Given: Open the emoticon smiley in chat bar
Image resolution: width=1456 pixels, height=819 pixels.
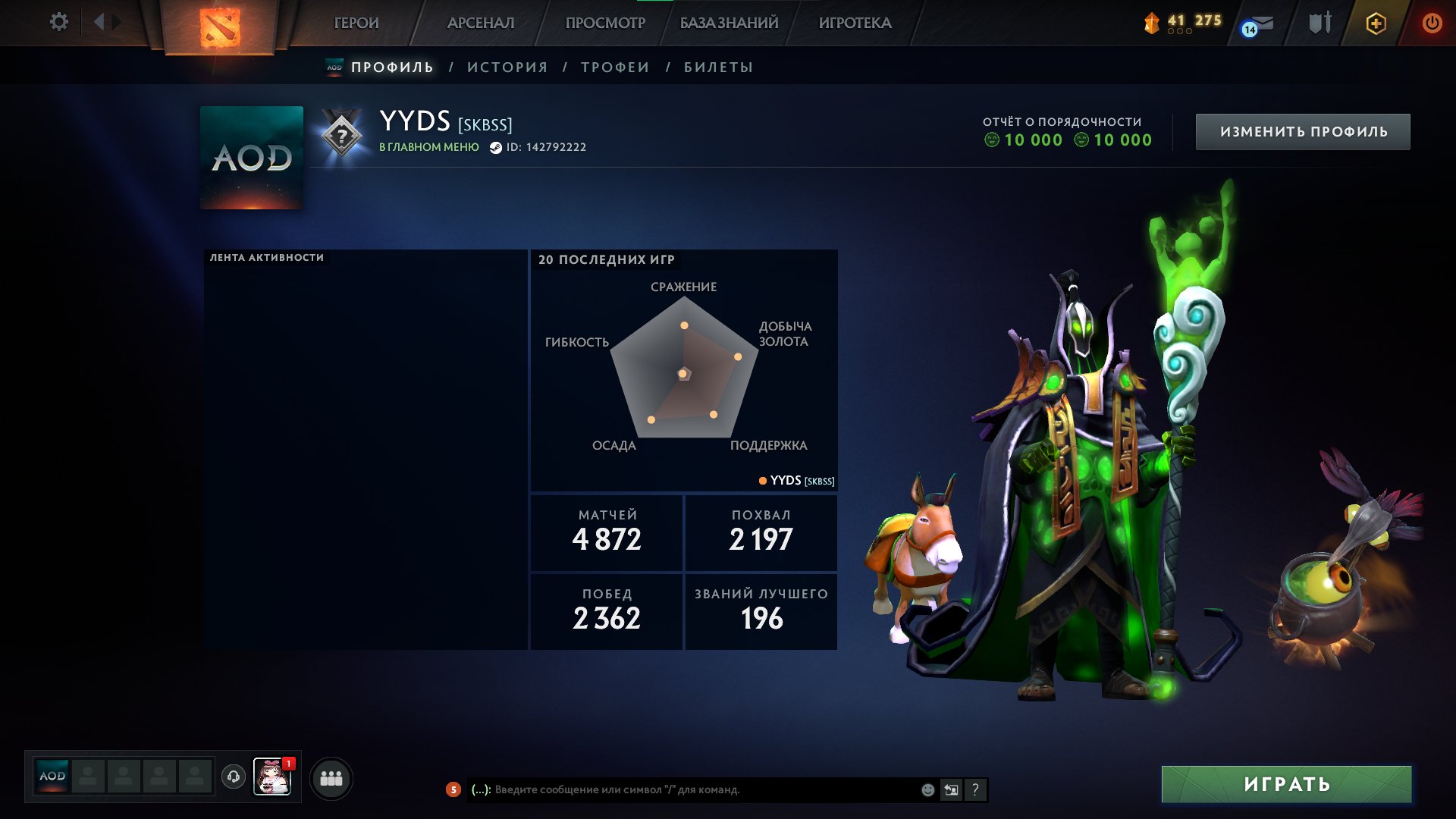Looking at the screenshot, I should (x=927, y=789).
